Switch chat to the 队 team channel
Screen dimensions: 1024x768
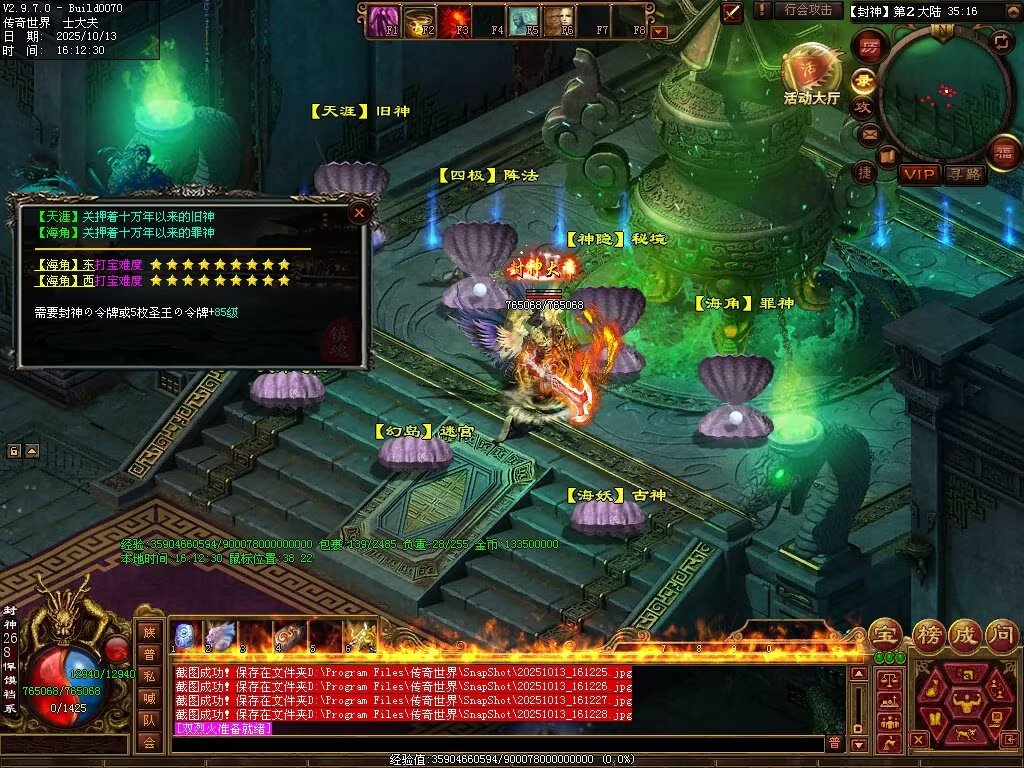coord(149,718)
